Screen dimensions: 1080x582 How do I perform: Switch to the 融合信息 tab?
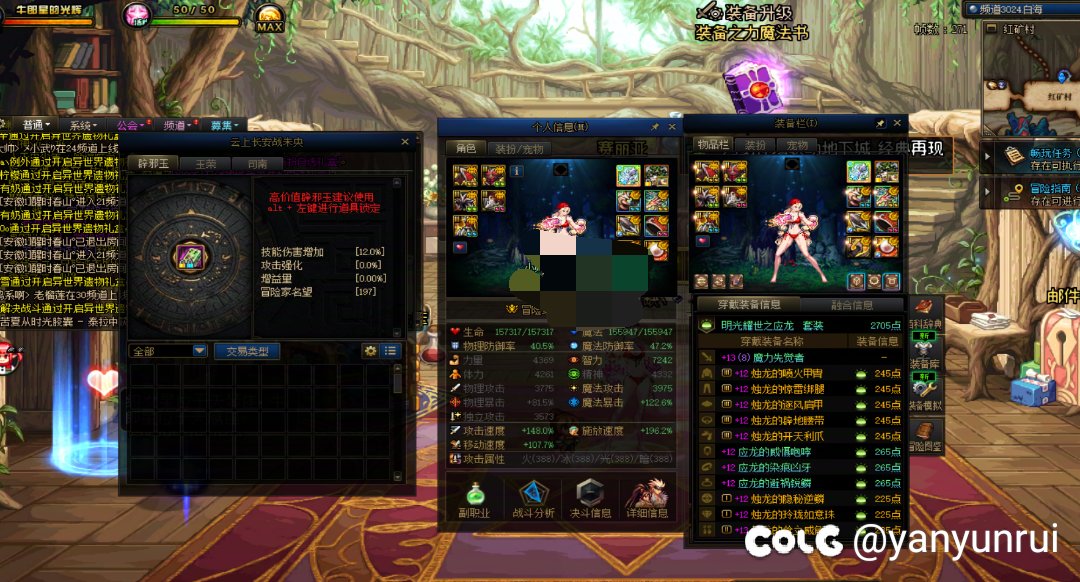[853, 305]
